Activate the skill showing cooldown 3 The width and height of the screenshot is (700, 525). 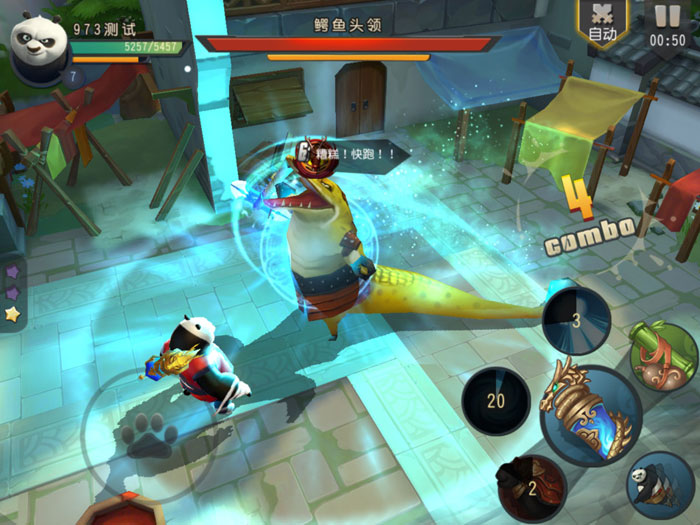(x=577, y=321)
